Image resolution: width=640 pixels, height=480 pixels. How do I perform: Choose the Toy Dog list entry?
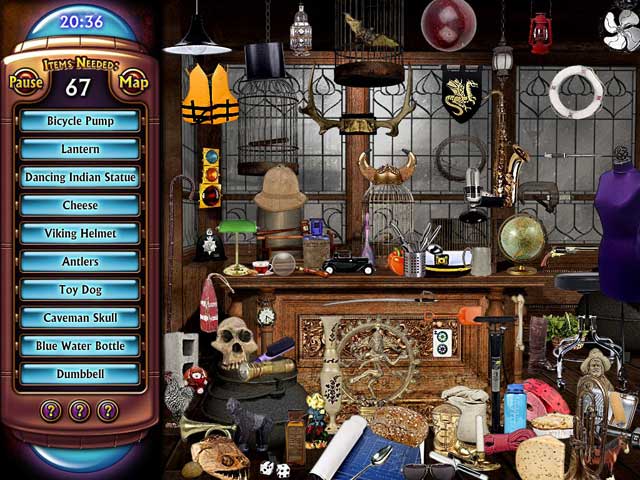click(80, 290)
